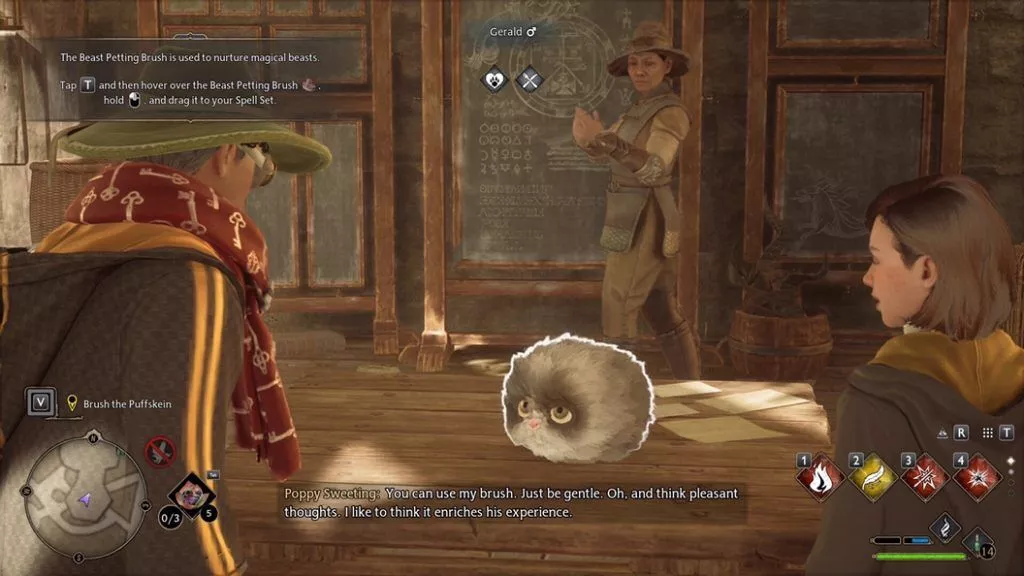The height and width of the screenshot is (576, 1024).
Task: Activate the yellow feather spell slot
Action: click(x=874, y=477)
